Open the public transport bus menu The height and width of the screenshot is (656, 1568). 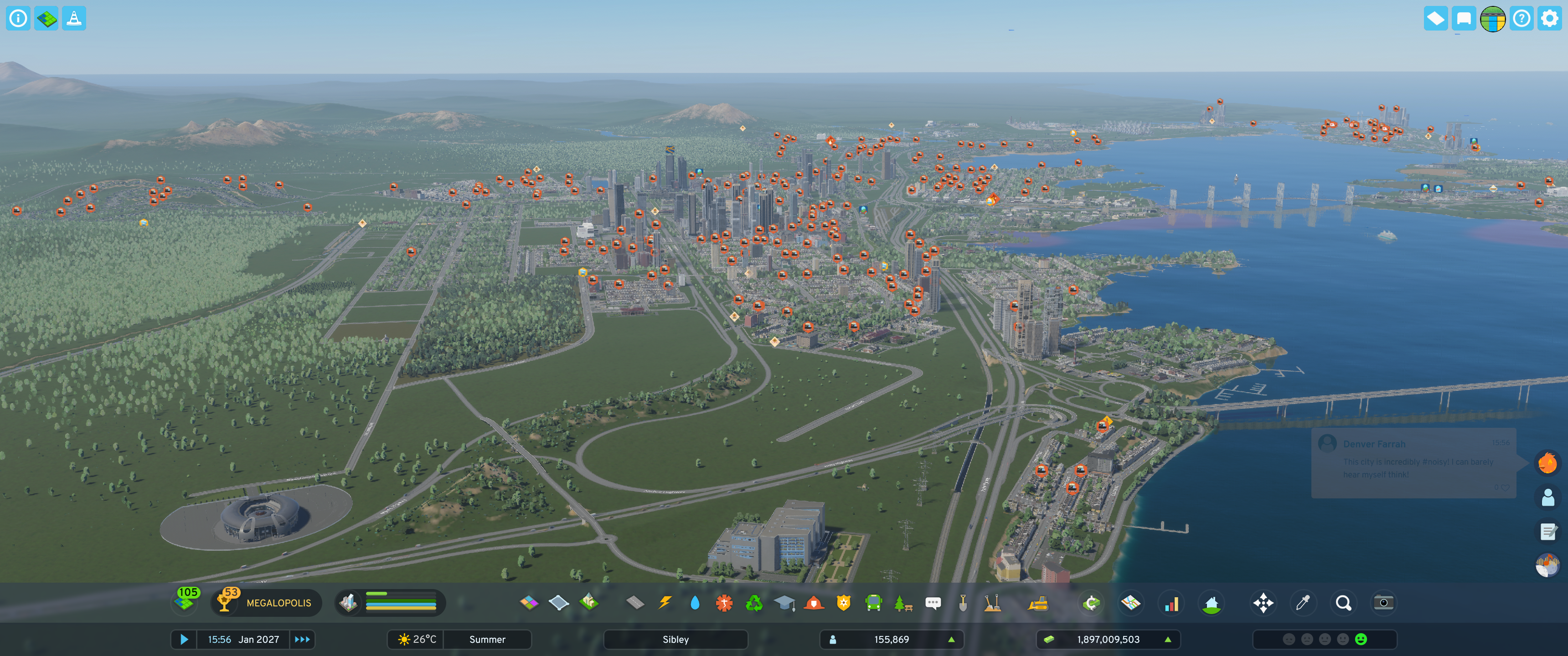coord(873,602)
